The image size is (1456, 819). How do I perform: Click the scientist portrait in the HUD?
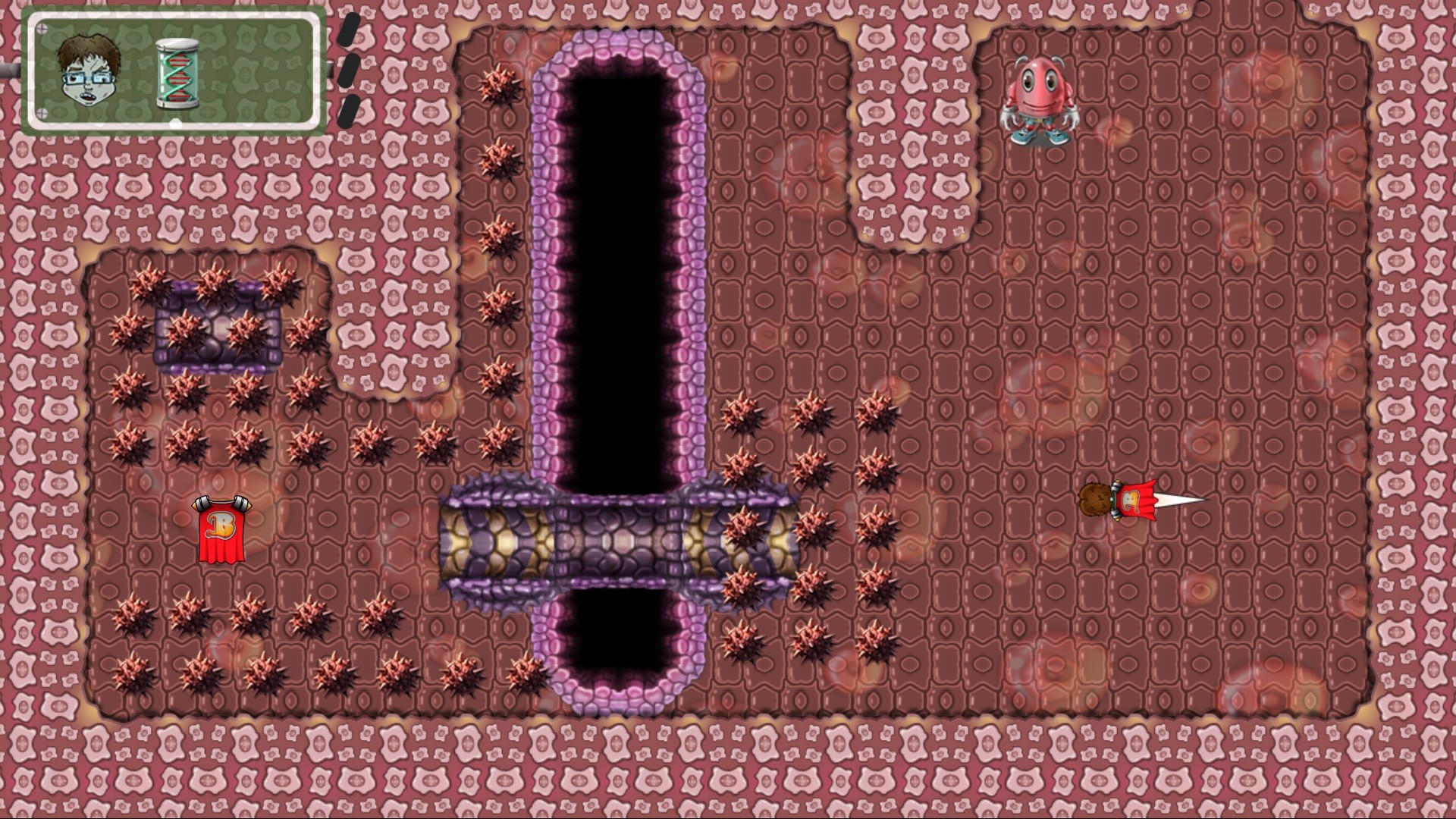tap(86, 73)
